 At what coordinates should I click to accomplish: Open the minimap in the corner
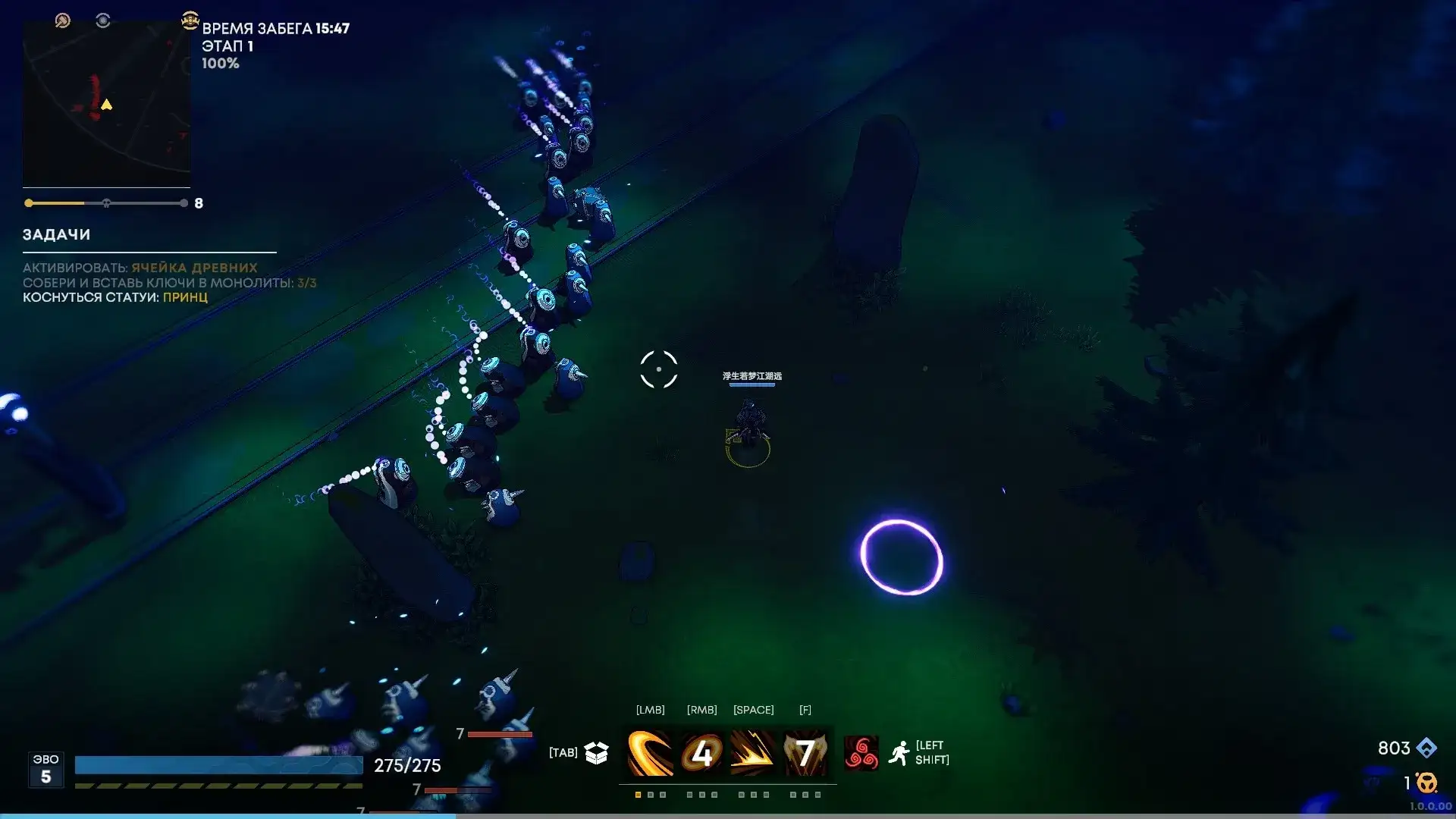coord(106,104)
